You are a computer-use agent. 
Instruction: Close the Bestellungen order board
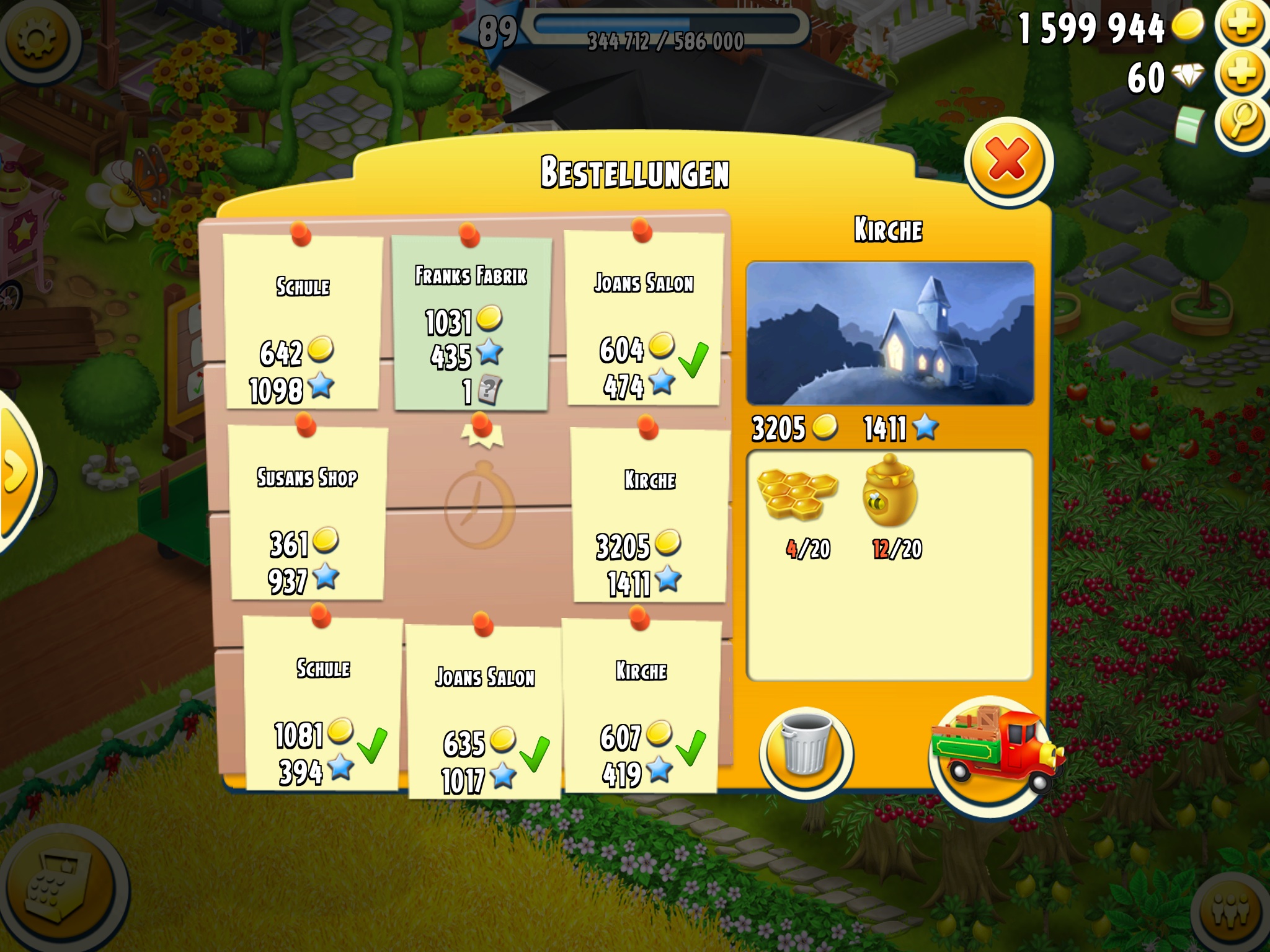point(1008,161)
